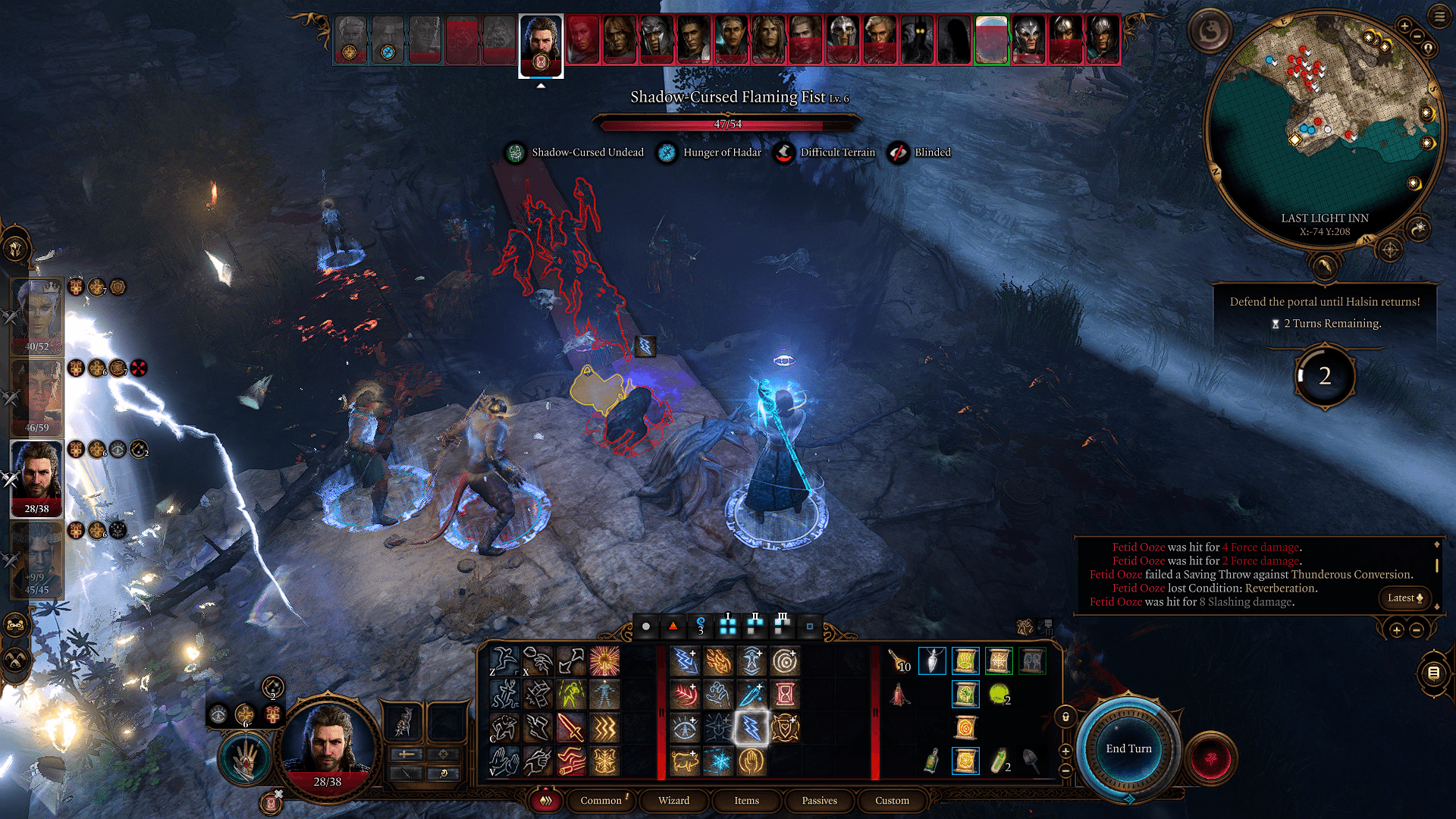
Task: Zoom out the minimap
Action: (1417, 36)
